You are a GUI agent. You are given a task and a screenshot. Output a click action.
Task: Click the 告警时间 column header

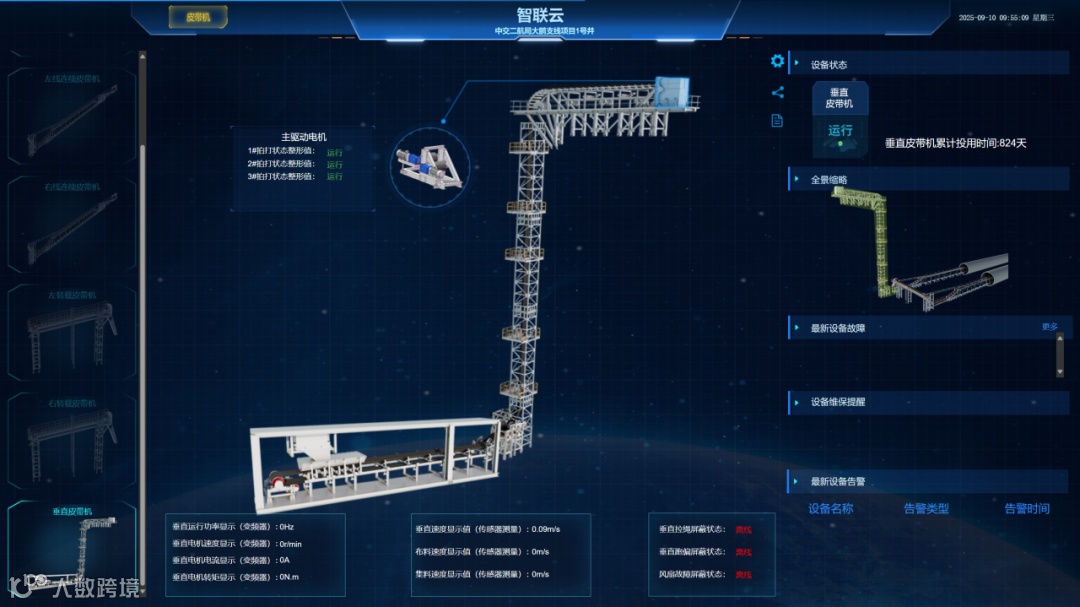(x=1027, y=509)
